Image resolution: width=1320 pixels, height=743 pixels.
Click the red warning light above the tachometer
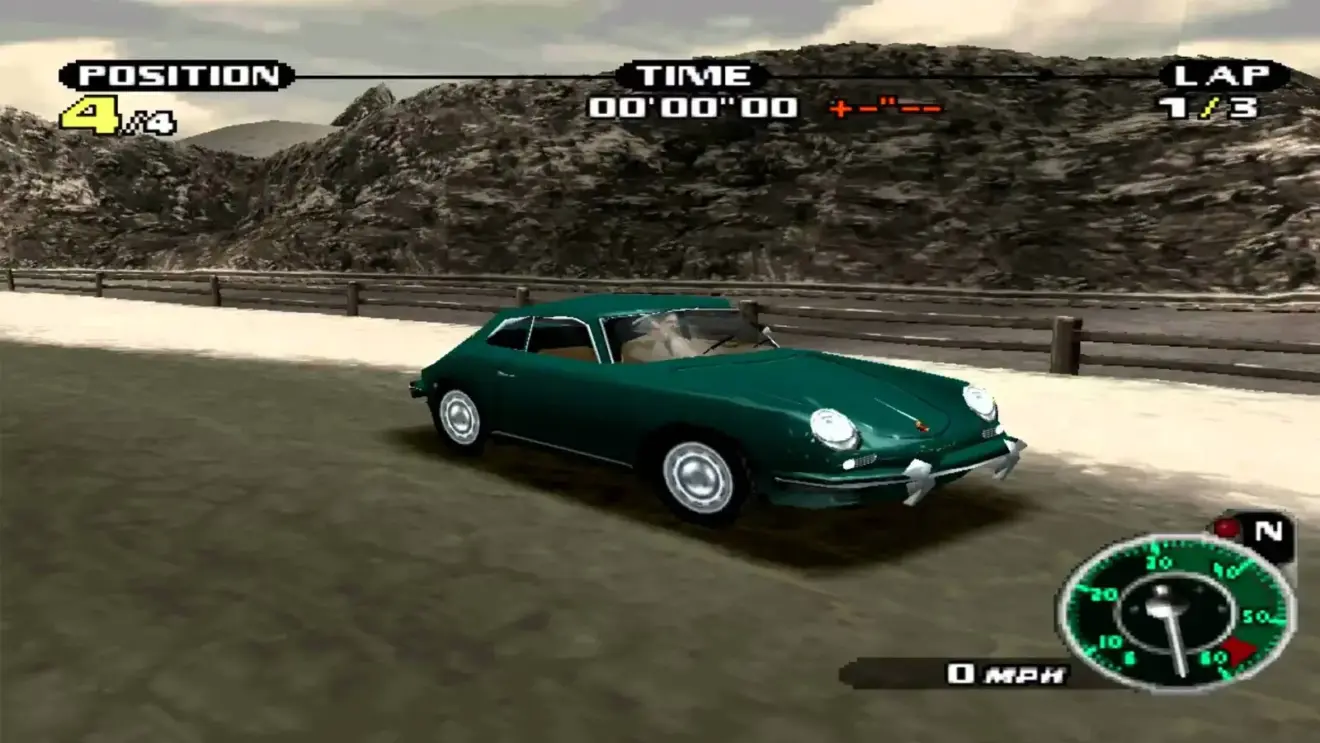point(1226,527)
